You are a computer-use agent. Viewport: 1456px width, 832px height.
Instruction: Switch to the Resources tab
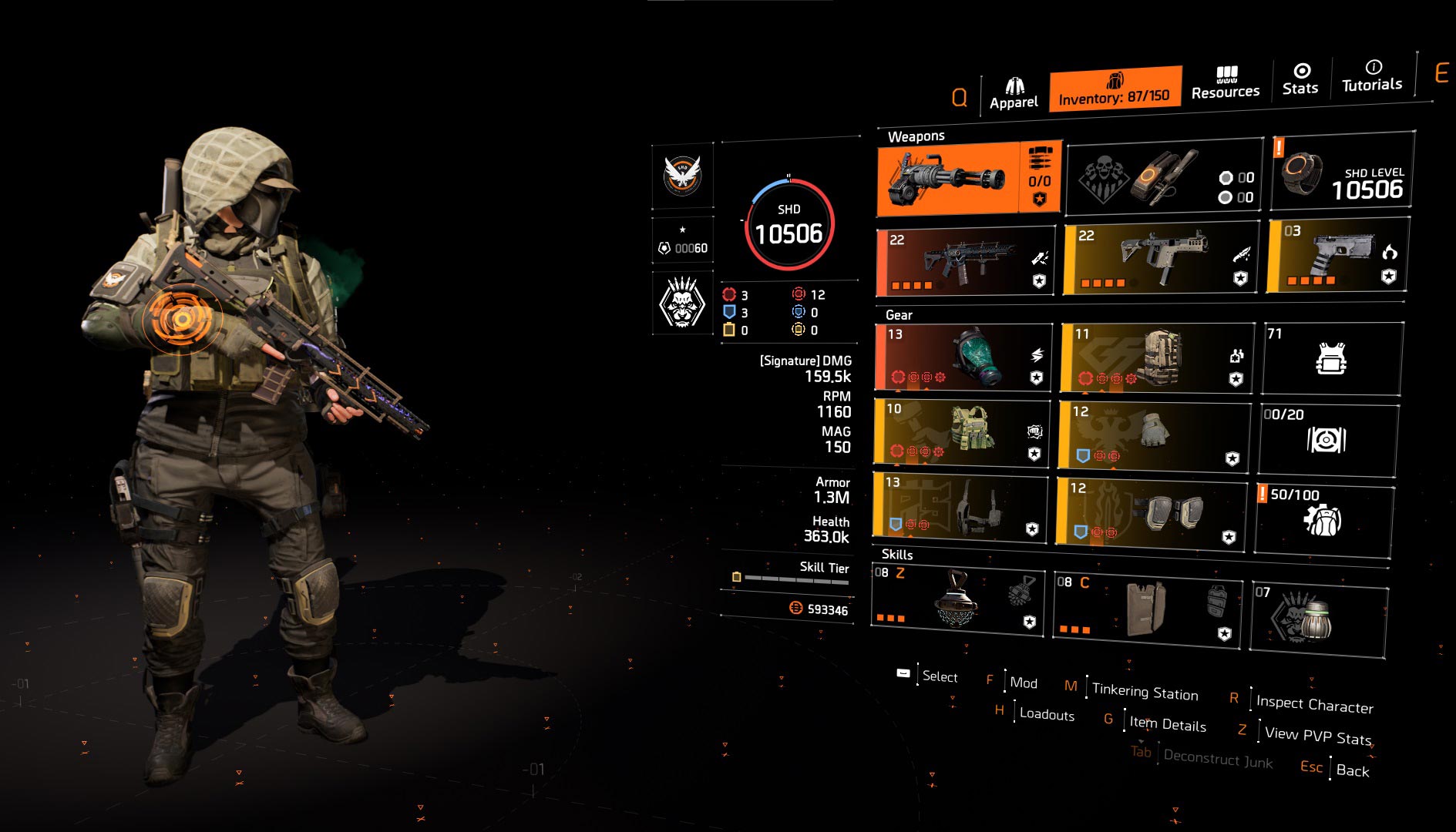point(1226,83)
